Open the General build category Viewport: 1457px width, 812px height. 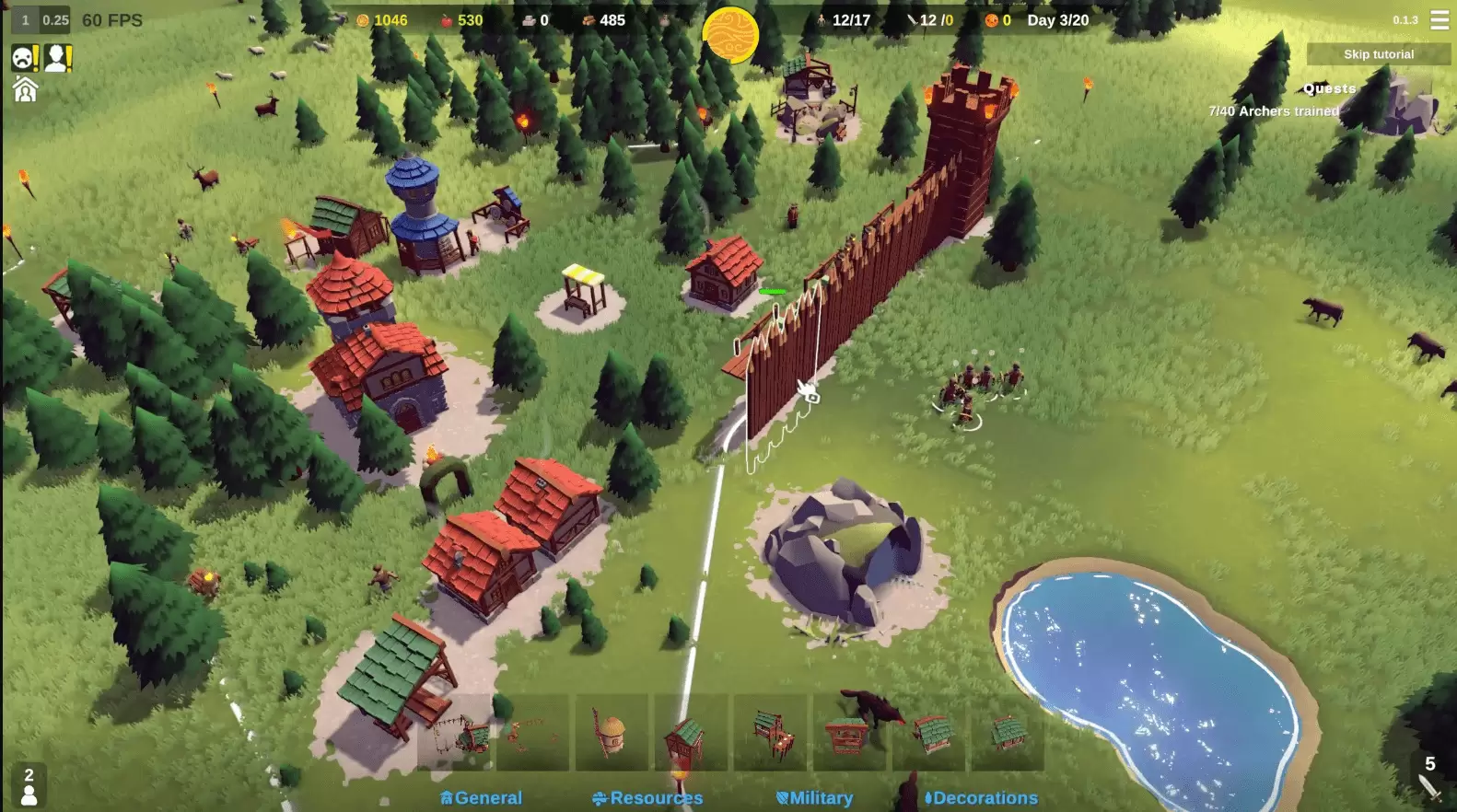coord(483,798)
